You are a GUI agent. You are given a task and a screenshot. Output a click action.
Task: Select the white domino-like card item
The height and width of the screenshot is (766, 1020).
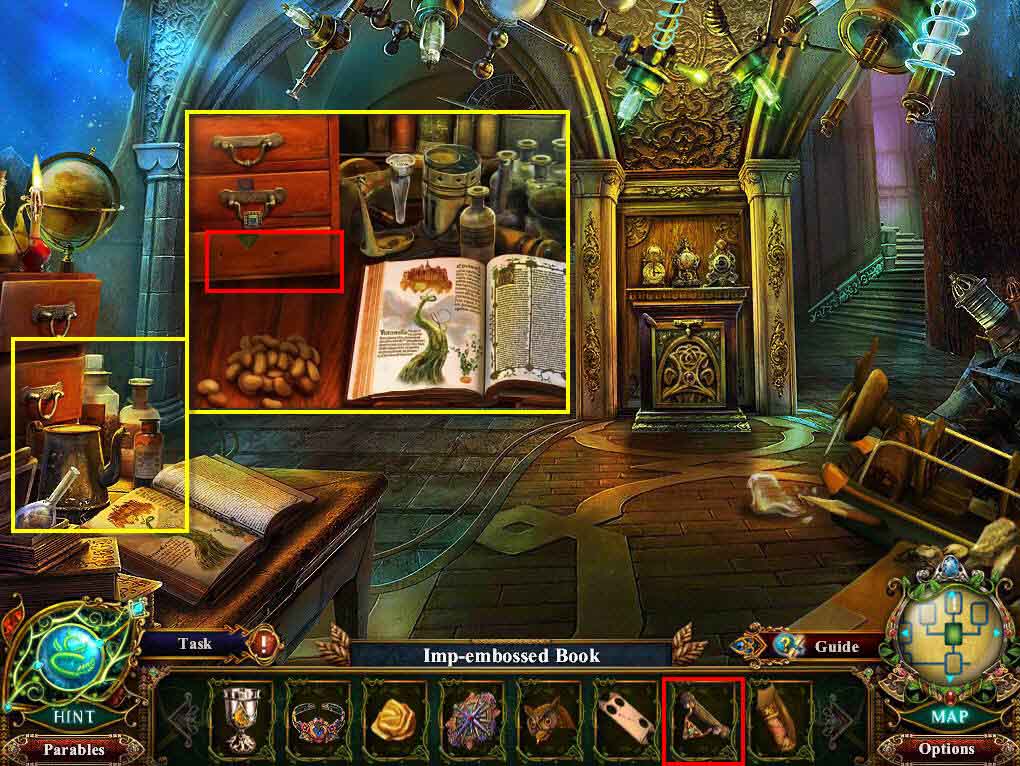(x=624, y=716)
